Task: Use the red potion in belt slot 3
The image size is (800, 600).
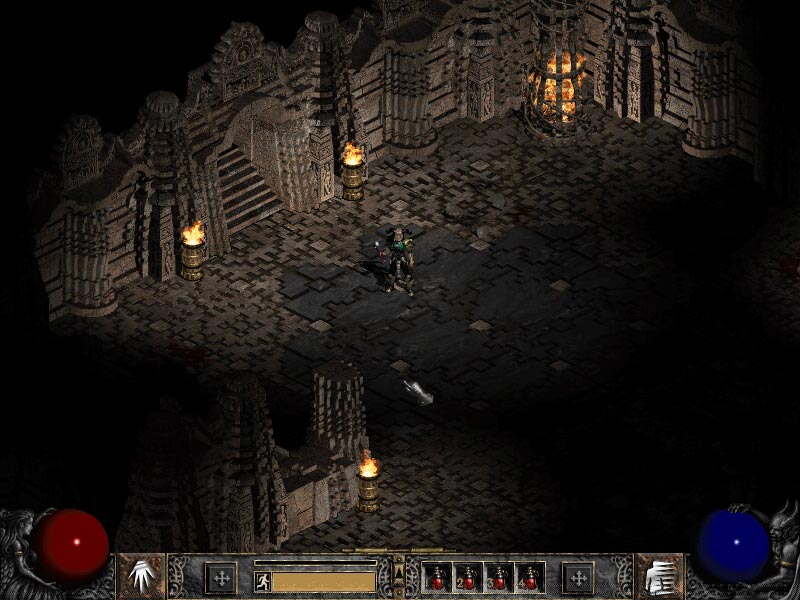Action: click(499, 578)
